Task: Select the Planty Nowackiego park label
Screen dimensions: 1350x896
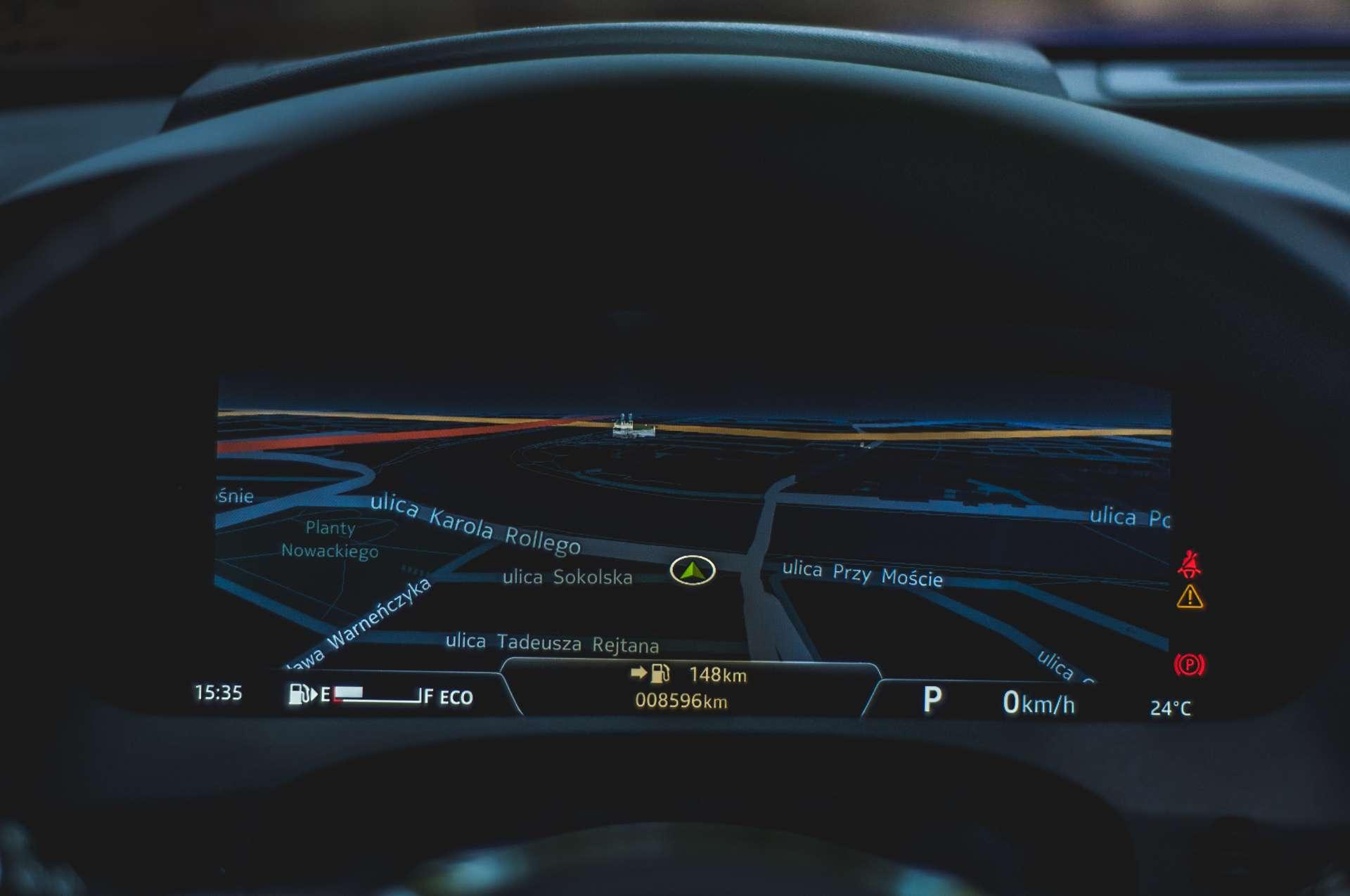Action: click(330, 539)
